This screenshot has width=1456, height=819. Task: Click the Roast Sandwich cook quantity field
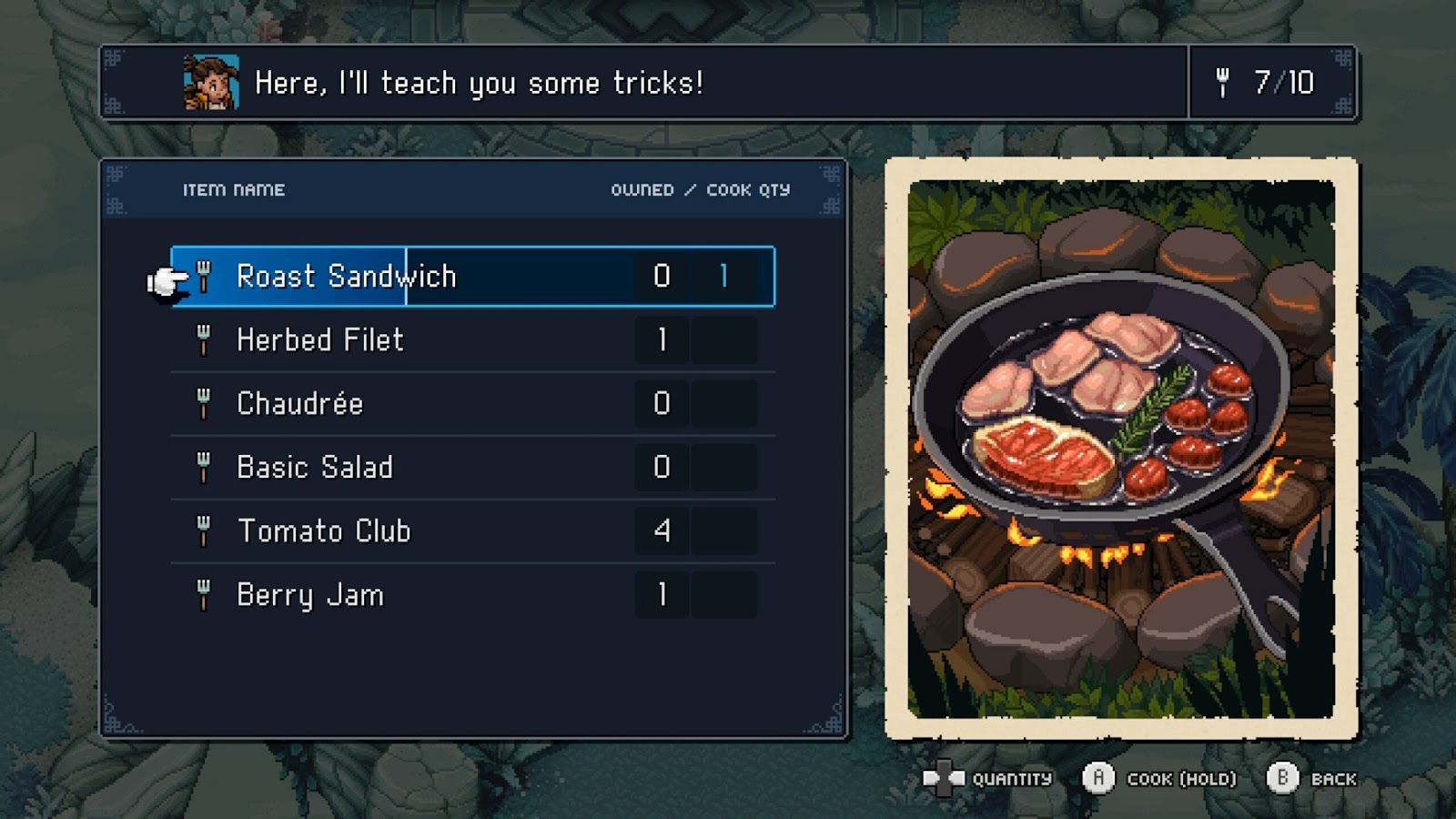723,277
